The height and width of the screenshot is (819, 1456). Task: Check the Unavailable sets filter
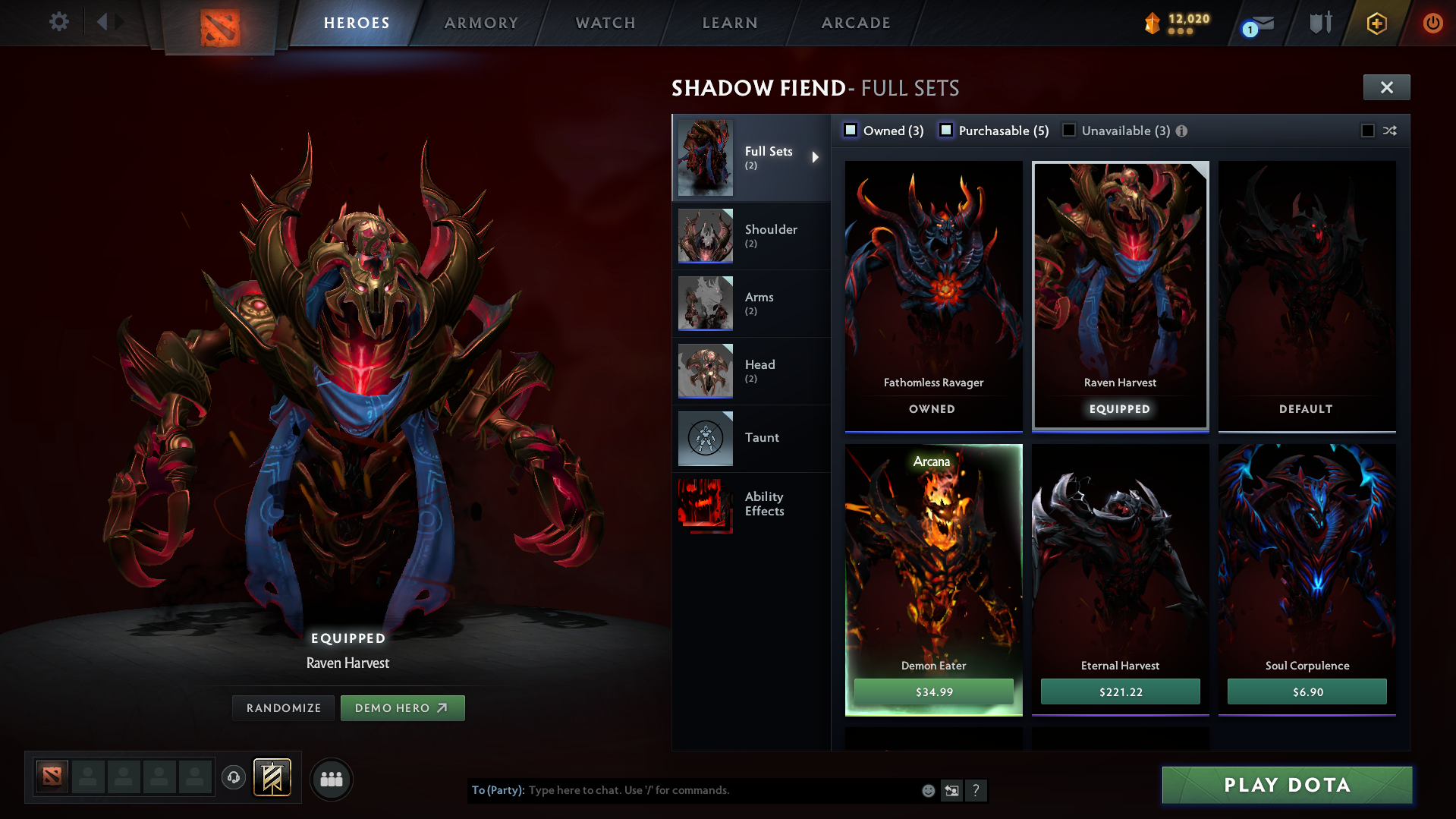[x=1069, y=130]
